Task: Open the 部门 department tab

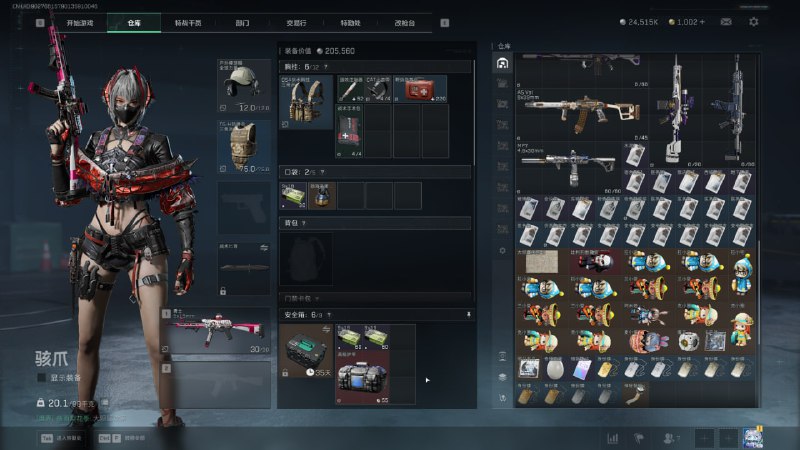Action: pyautogui.click(x=242, y=21)
